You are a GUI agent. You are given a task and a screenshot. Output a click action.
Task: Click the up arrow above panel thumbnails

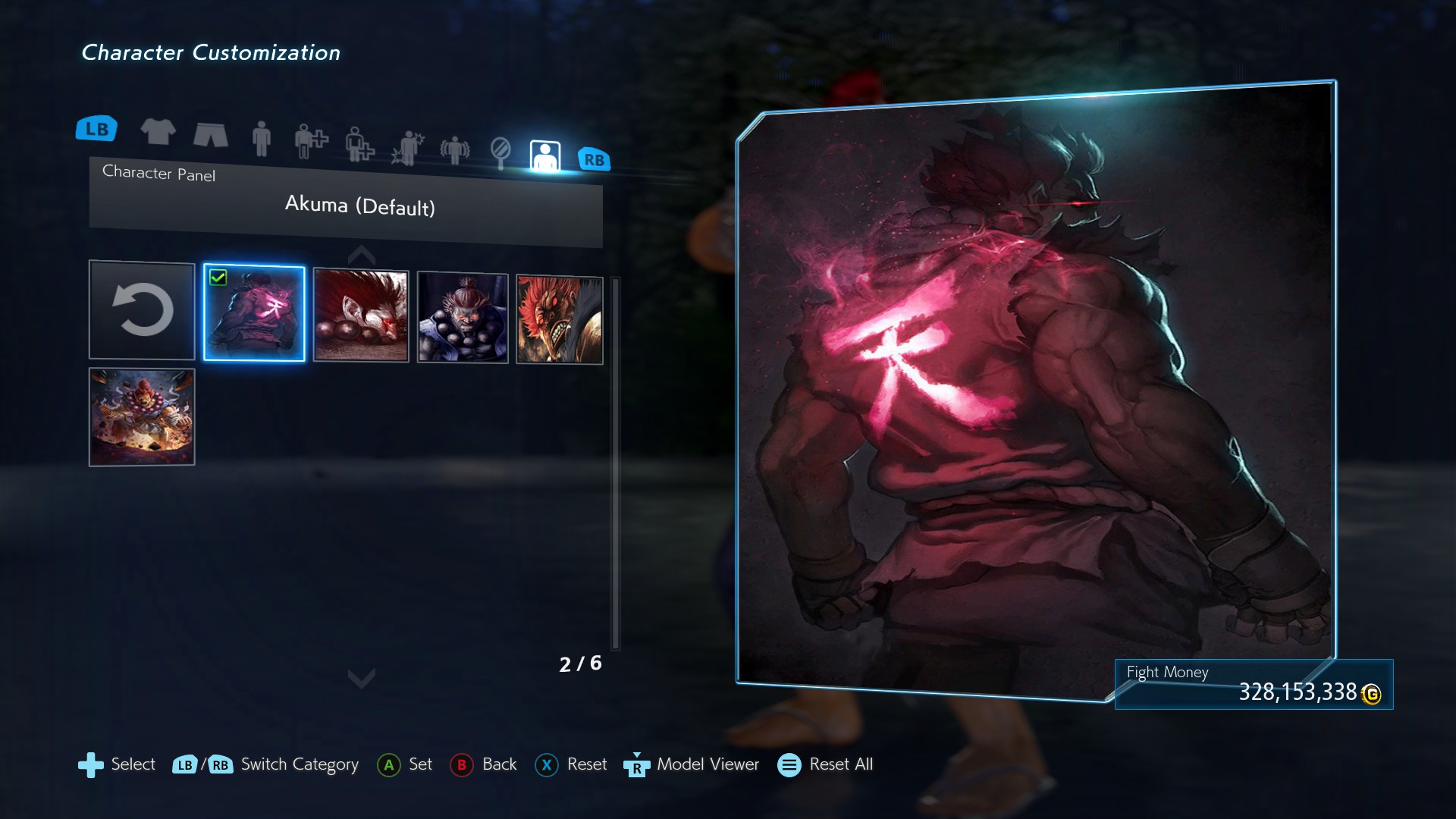coord(362,254)
